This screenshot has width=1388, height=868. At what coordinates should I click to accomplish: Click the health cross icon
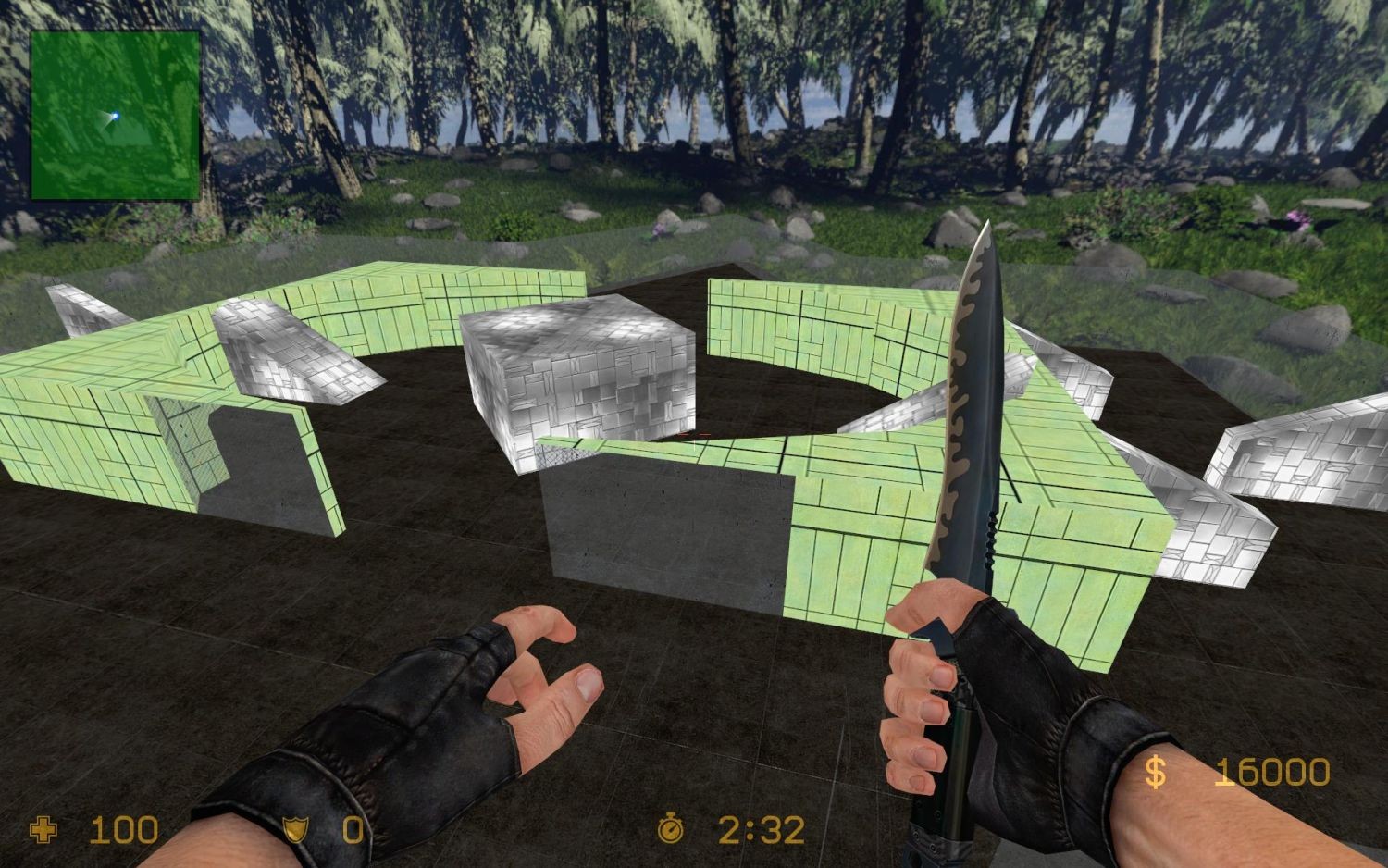click(x=43, y=830)
